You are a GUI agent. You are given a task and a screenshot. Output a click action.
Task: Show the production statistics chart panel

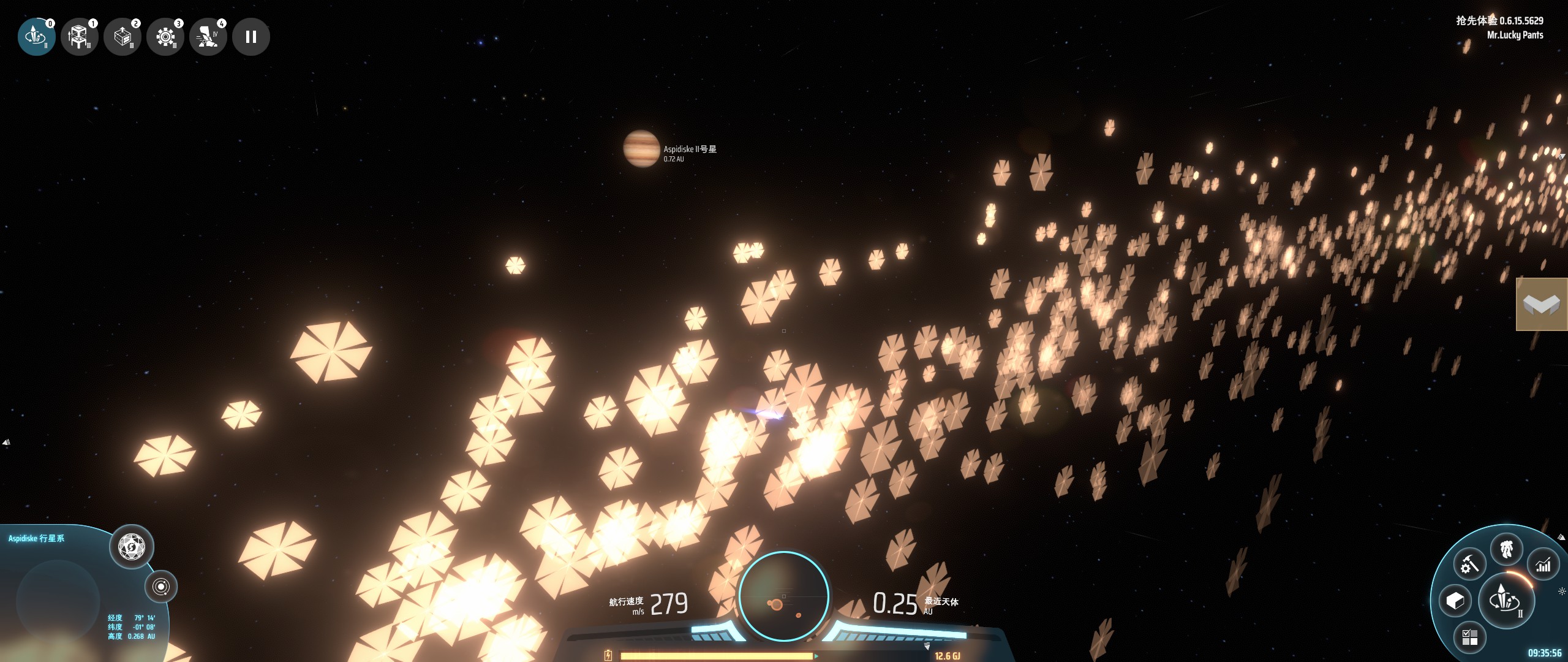tap(1543, 565)
